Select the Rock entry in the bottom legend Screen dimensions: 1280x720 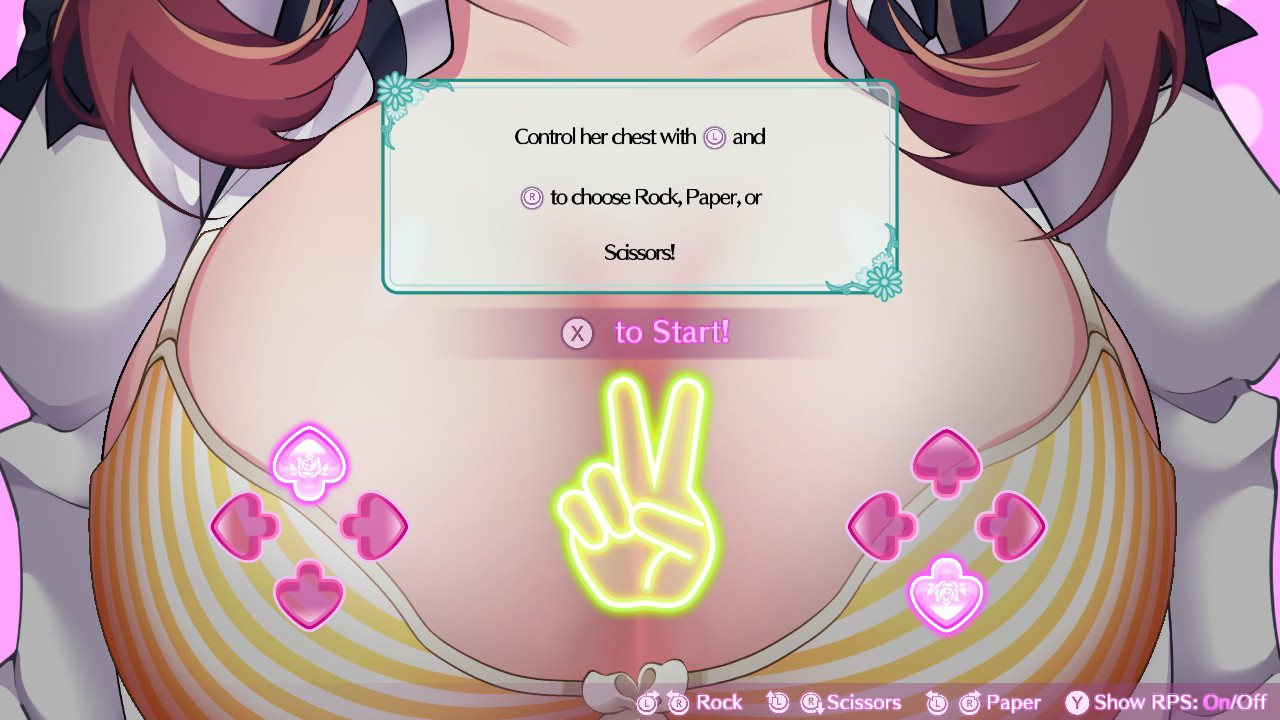[x=718, y=702]
